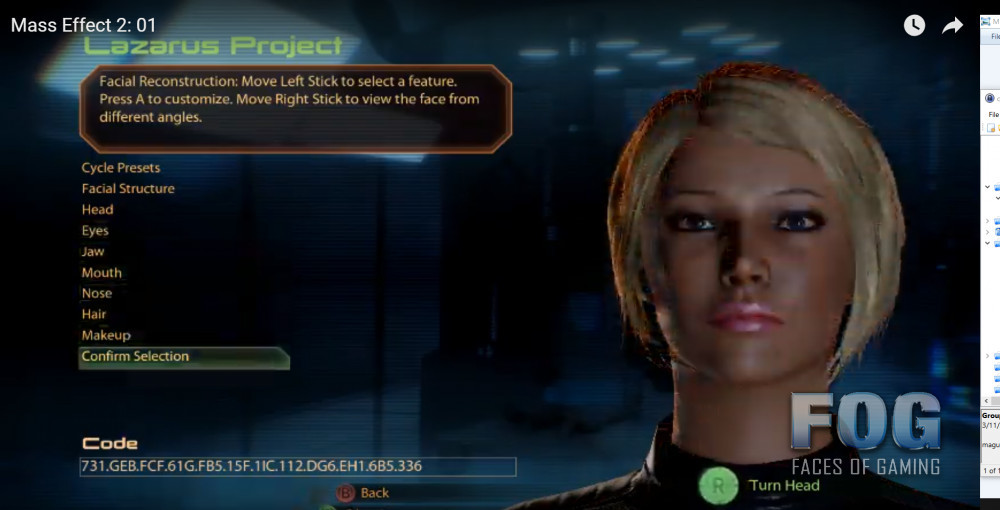
Task: Click the Mass Effect 2: 01 video title
Action: (x=84, y=26)
